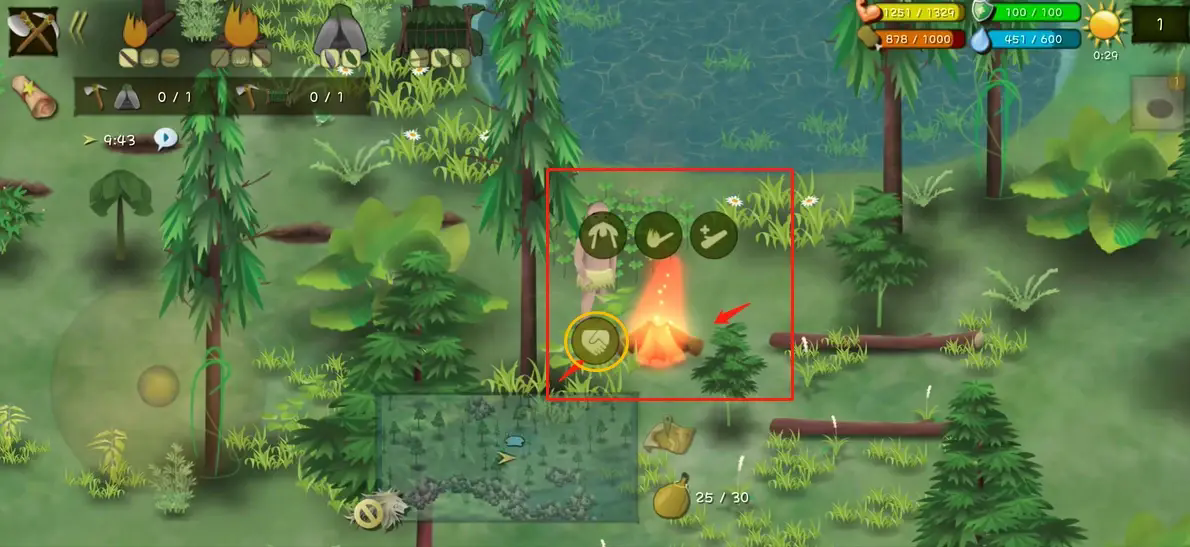The width and height of the screenshot is (1190, 547).
Task: Open the crossed tools crafting menu
Action: [x=33, y=32]
